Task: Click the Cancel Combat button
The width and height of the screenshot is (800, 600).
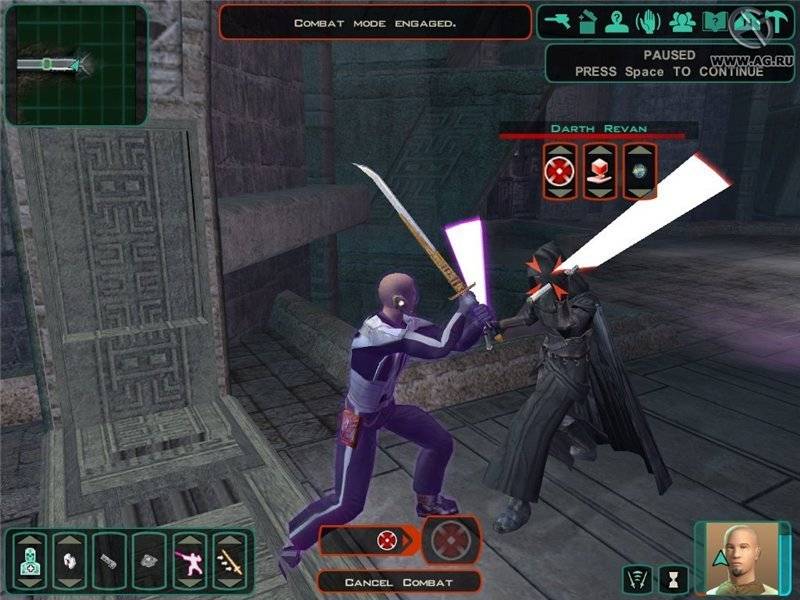Action: tap(400, 581)
